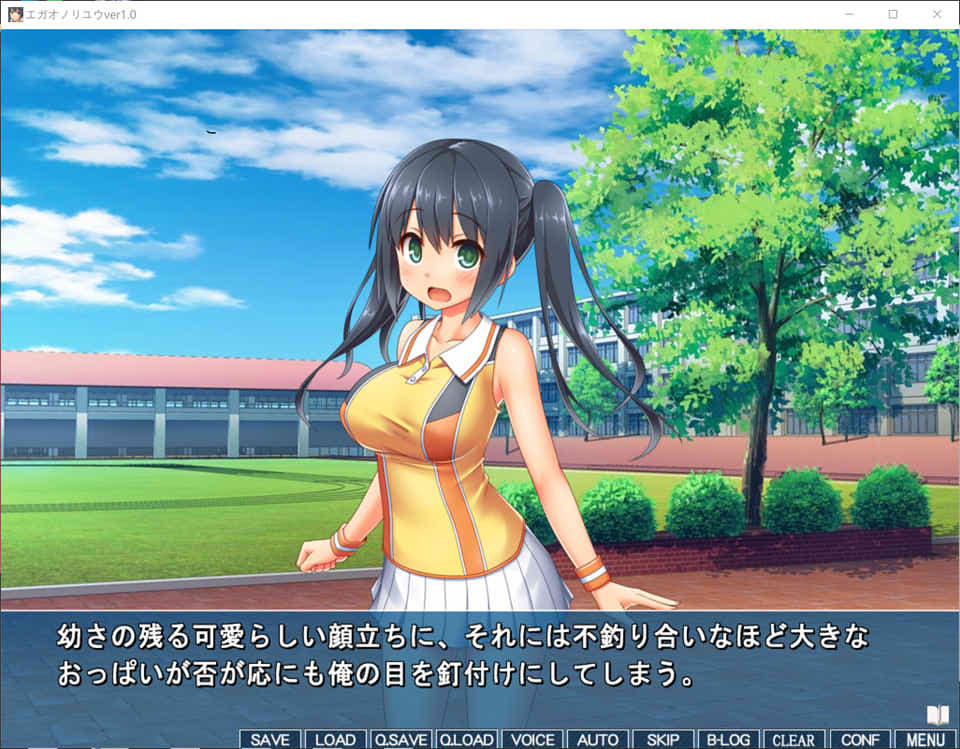This screenshot has width=960, height=749.
Task: Hide the text window with CLEAR
Action: point(794,740)
